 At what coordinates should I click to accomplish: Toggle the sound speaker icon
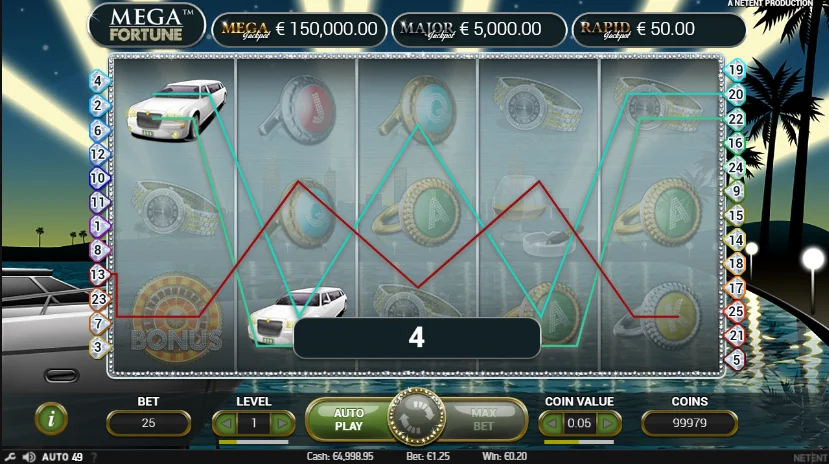click(x=27, y=457)
